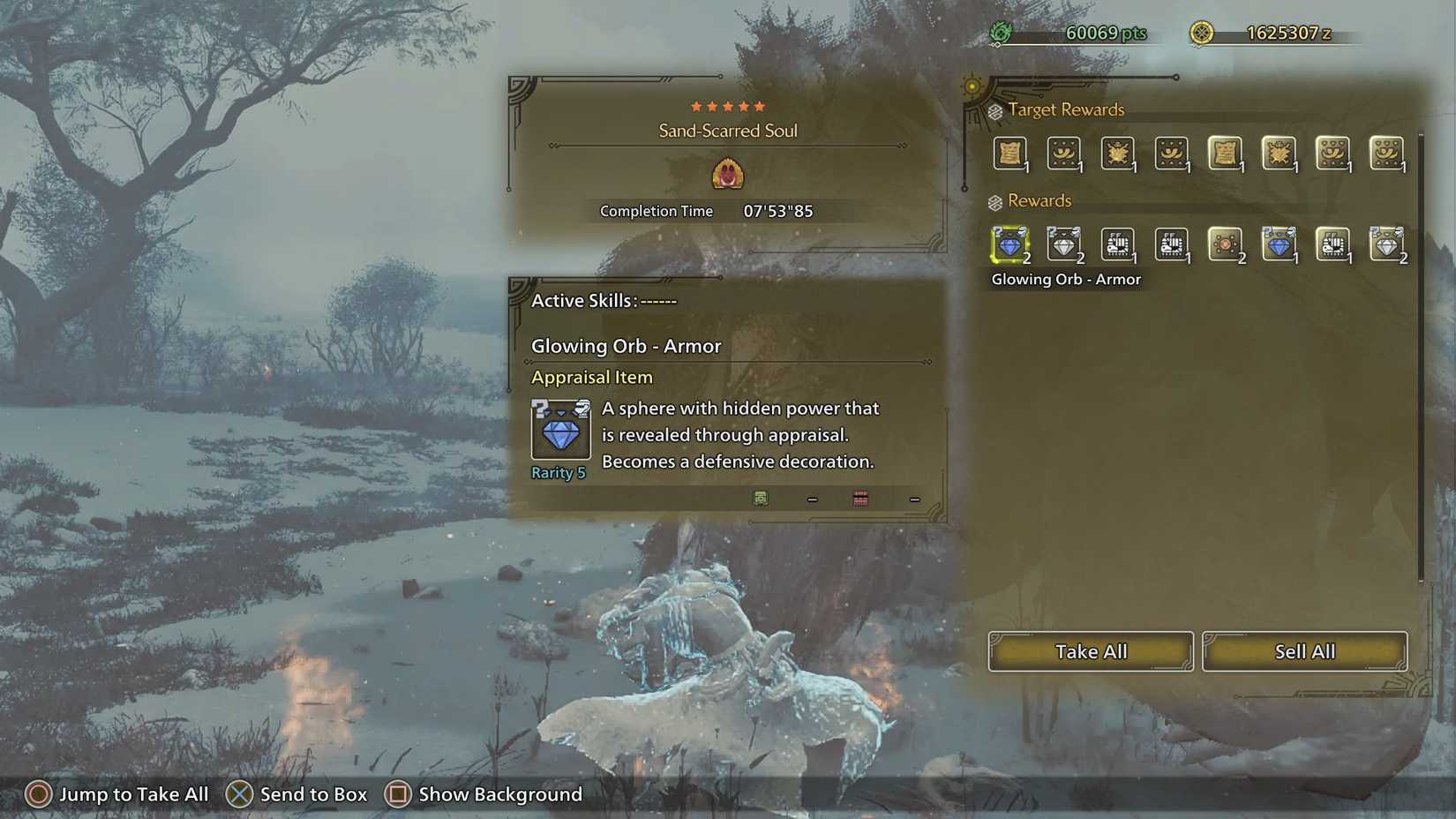Click the last white gem reward marked x2
The height and width of the screenshot is (819, 1456).
(x=1387, y=244)
